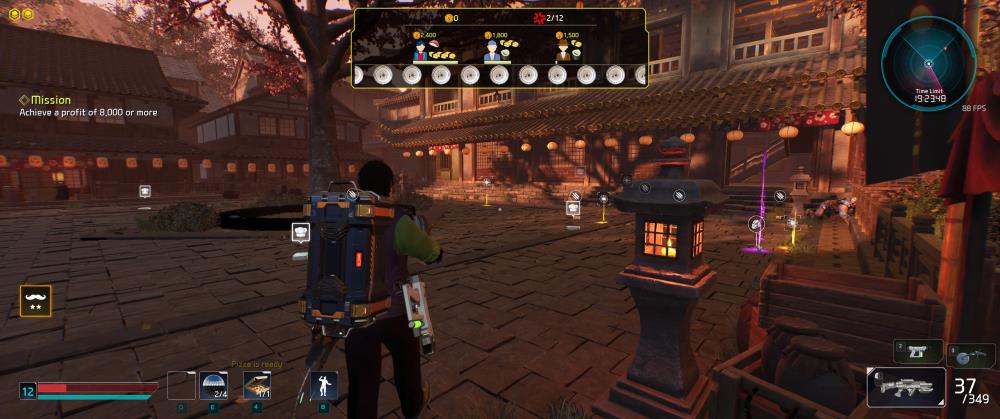Select the customer offering 1,800 coins
Image resolution: width=1000 pixels, height=419 pixels.
click(x=493, y=50)
